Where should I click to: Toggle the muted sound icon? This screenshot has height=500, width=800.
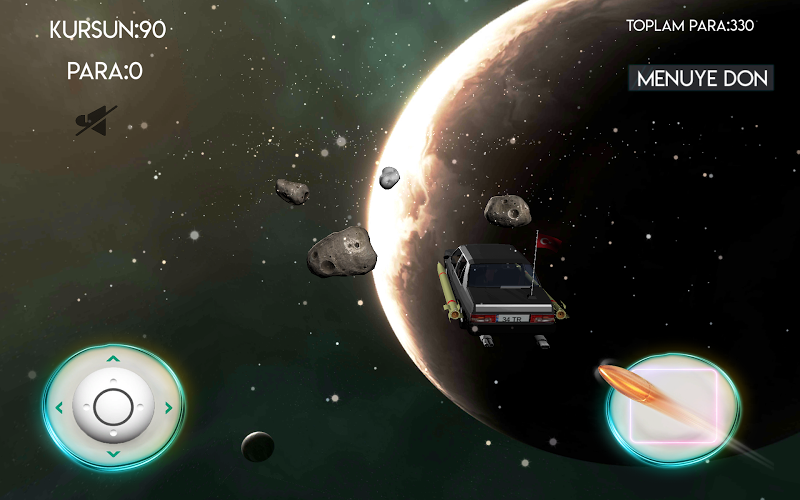click(x=95, y=121)
